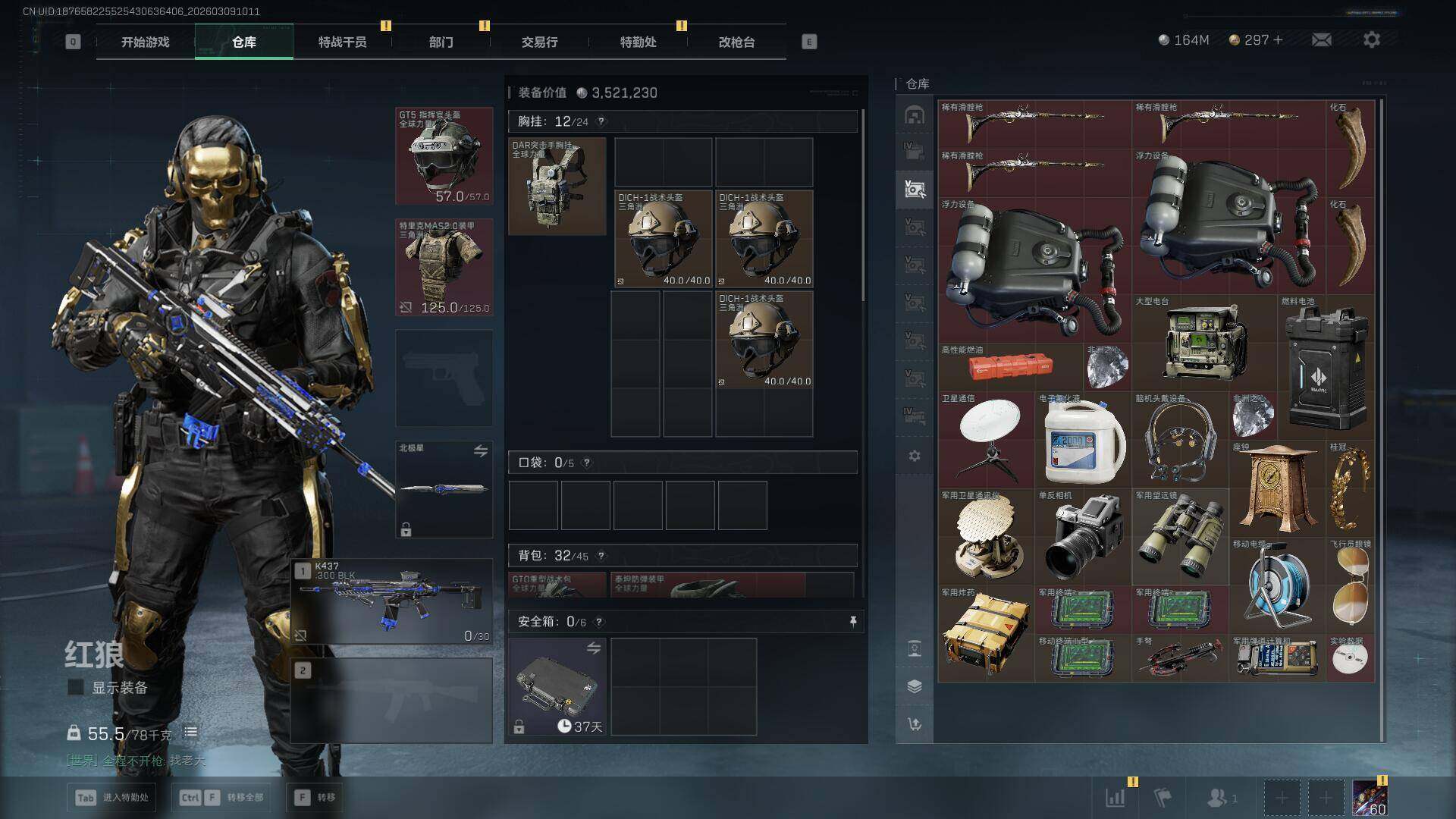The height and width of the screenshot is (819, 1456).
Task: Select the GT5 指挥官头盔 helmet slot
Action: tap(444, 157)
